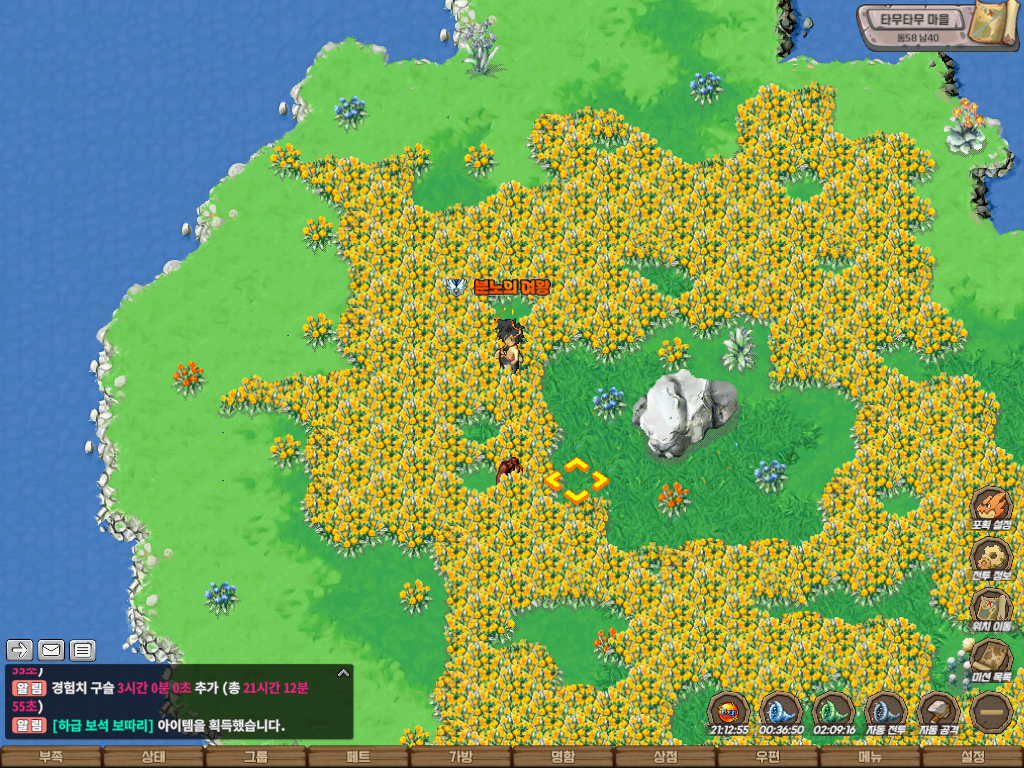Open the 설정 settings menu
The width and height of the screenshot is (1024, 768).
tap(972, 758)
